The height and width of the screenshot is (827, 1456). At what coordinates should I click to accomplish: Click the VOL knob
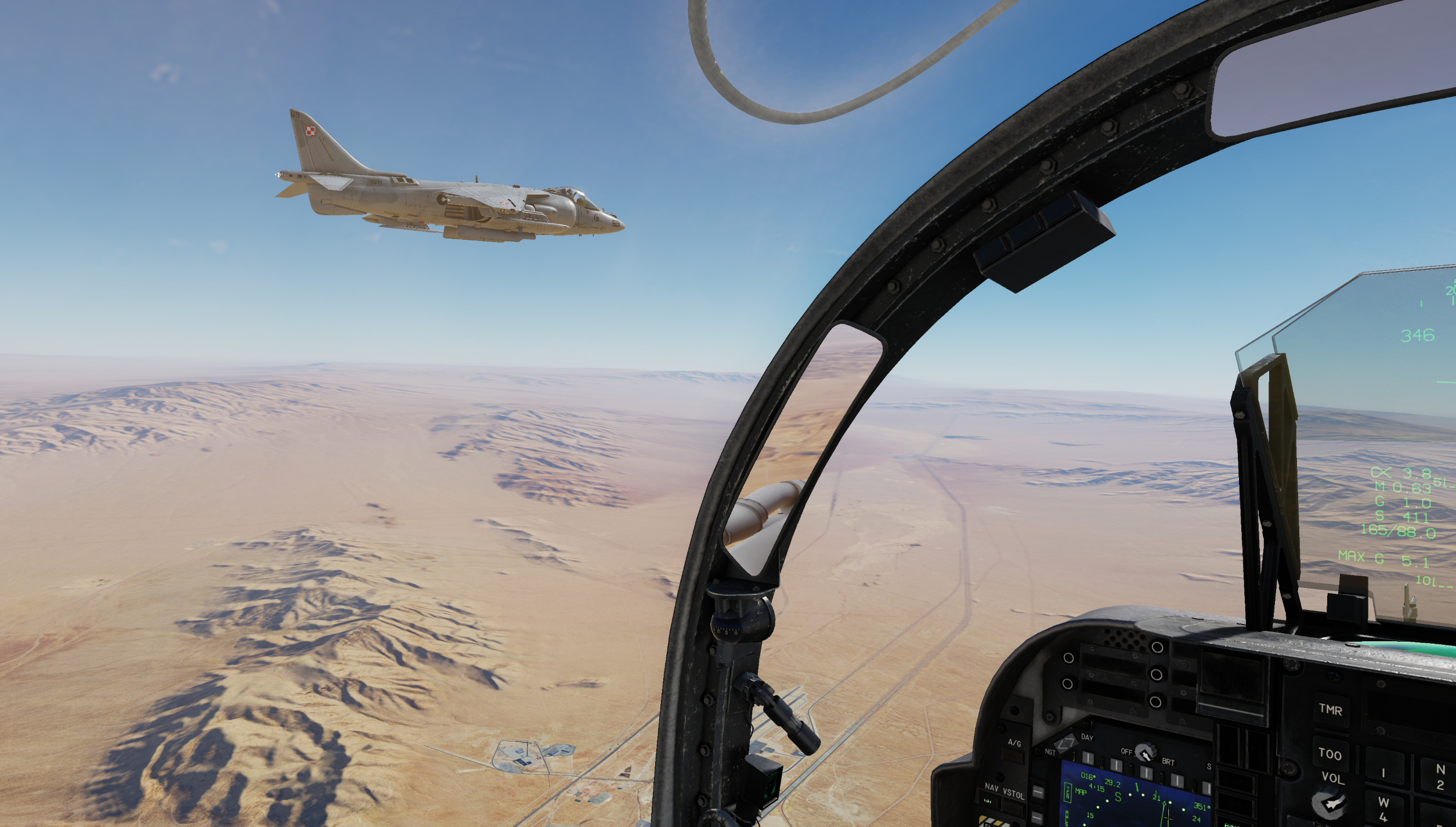[x=1329, y=803]
